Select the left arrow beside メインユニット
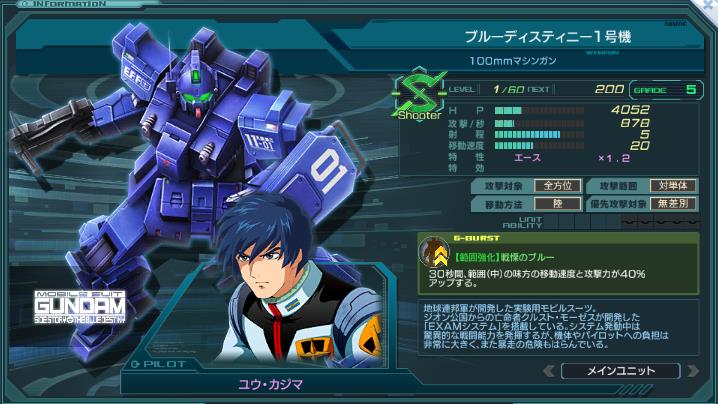 coord(550,371)
